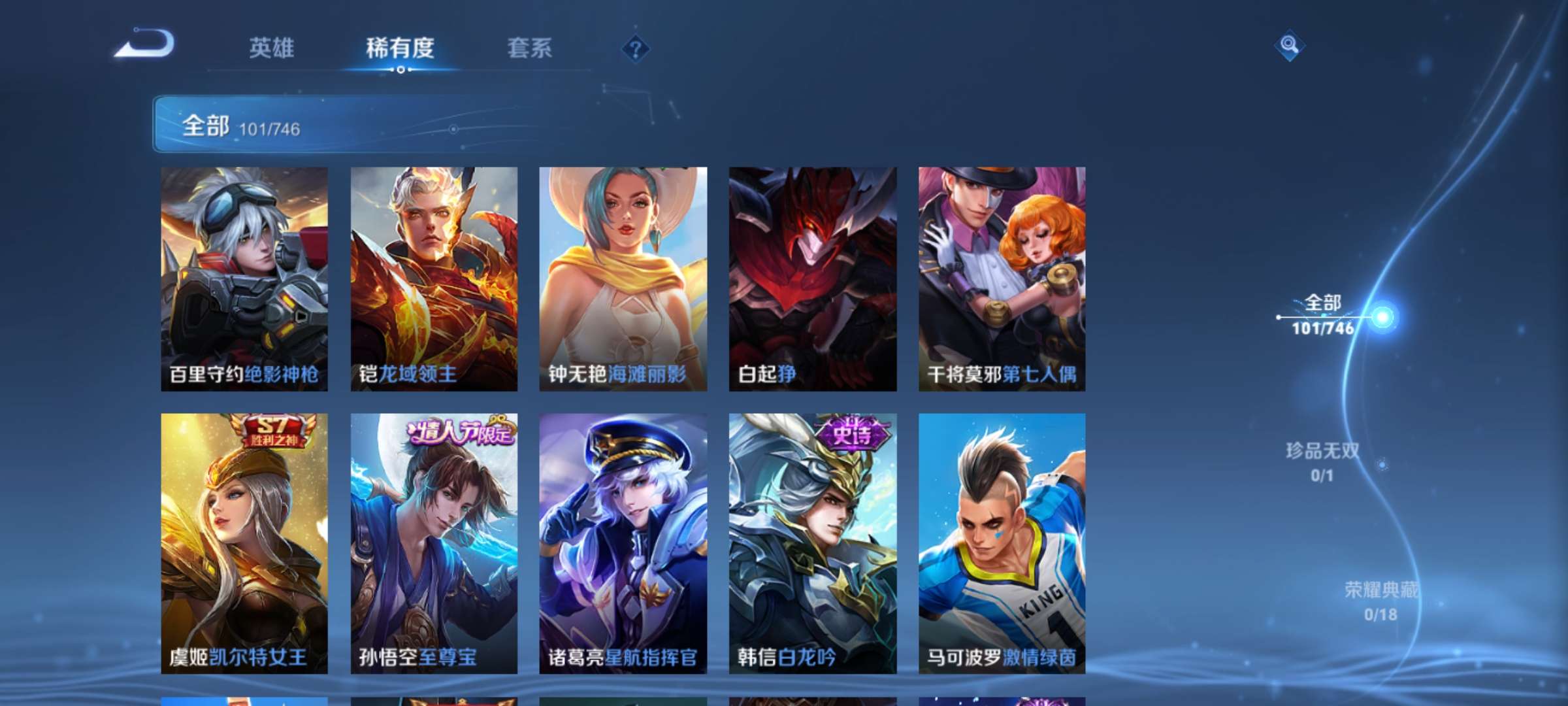View the 干将莫邪 第七人偶 skin
Image resolution: width=1568 pixels, height=706 pixels.
1002,278
